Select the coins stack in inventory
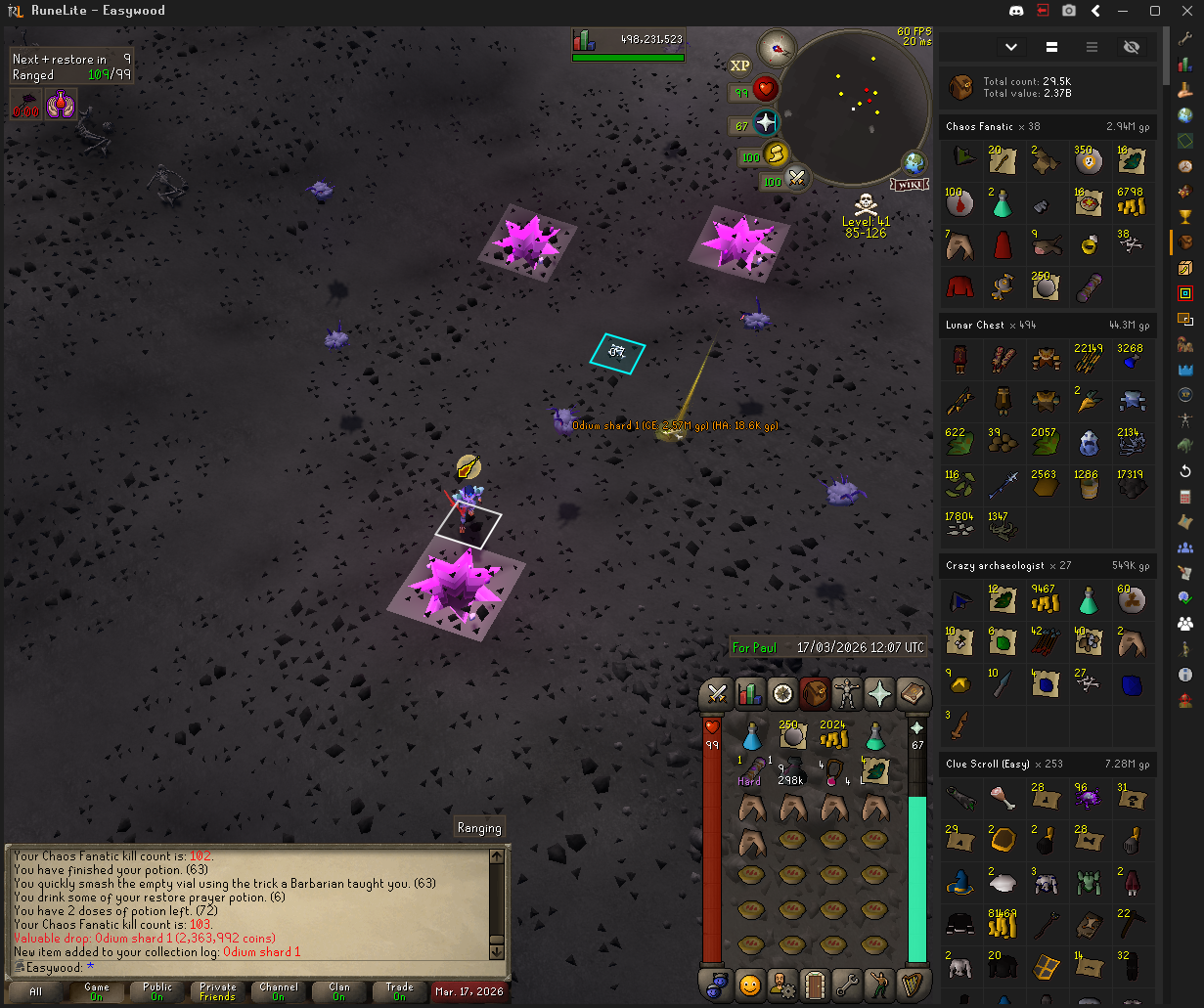This screenshot has height=1008, width=1204. 833,734
